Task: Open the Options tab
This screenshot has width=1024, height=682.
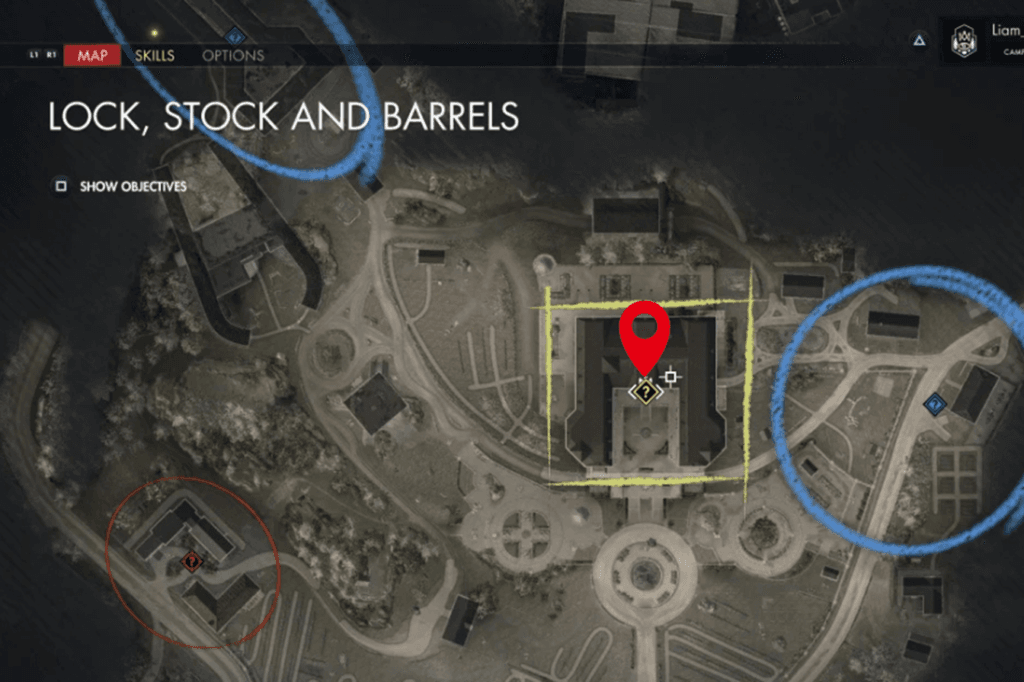Action: (x=233, y=55)
